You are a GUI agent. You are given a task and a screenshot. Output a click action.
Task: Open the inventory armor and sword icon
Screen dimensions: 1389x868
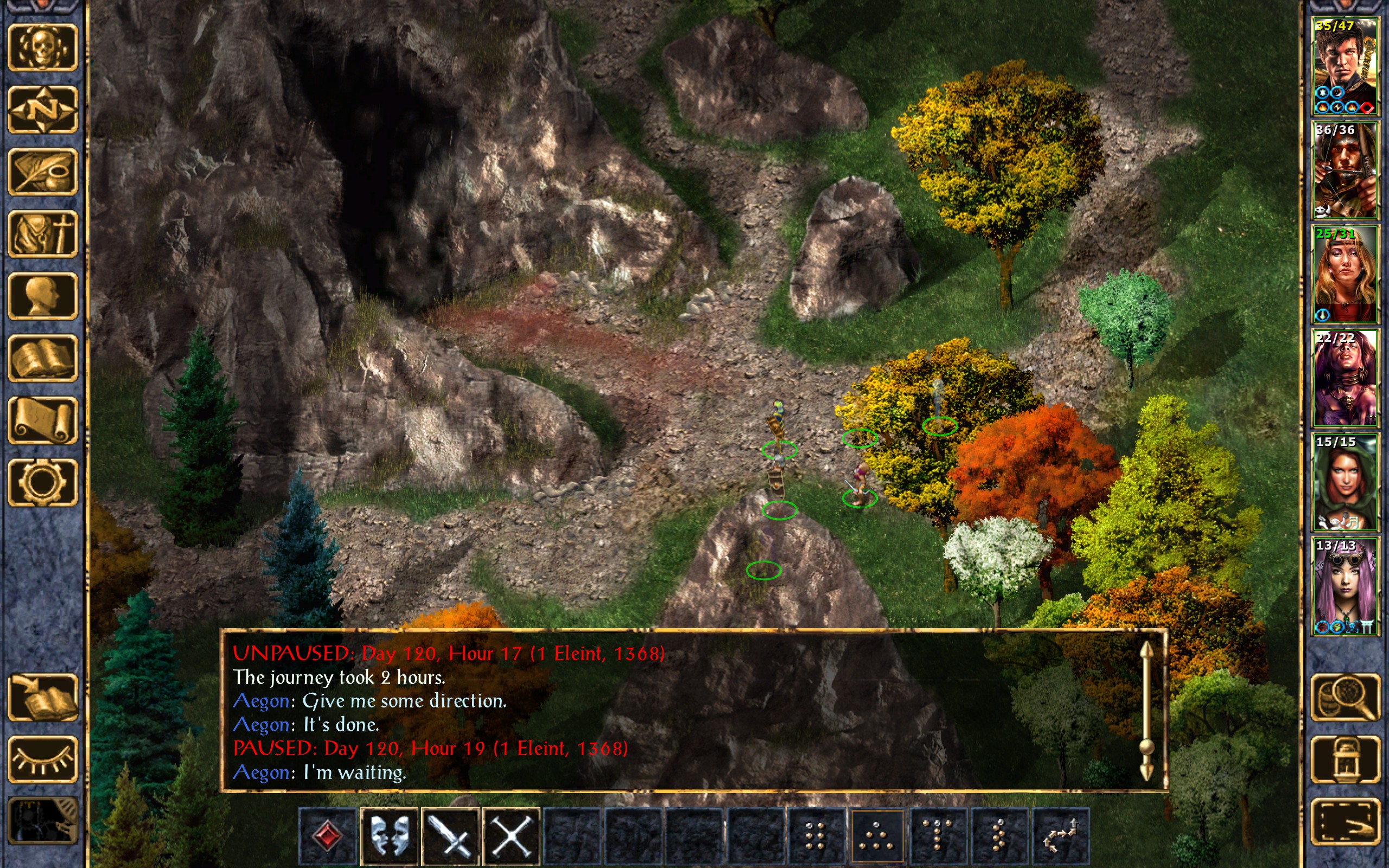[42, 234]
